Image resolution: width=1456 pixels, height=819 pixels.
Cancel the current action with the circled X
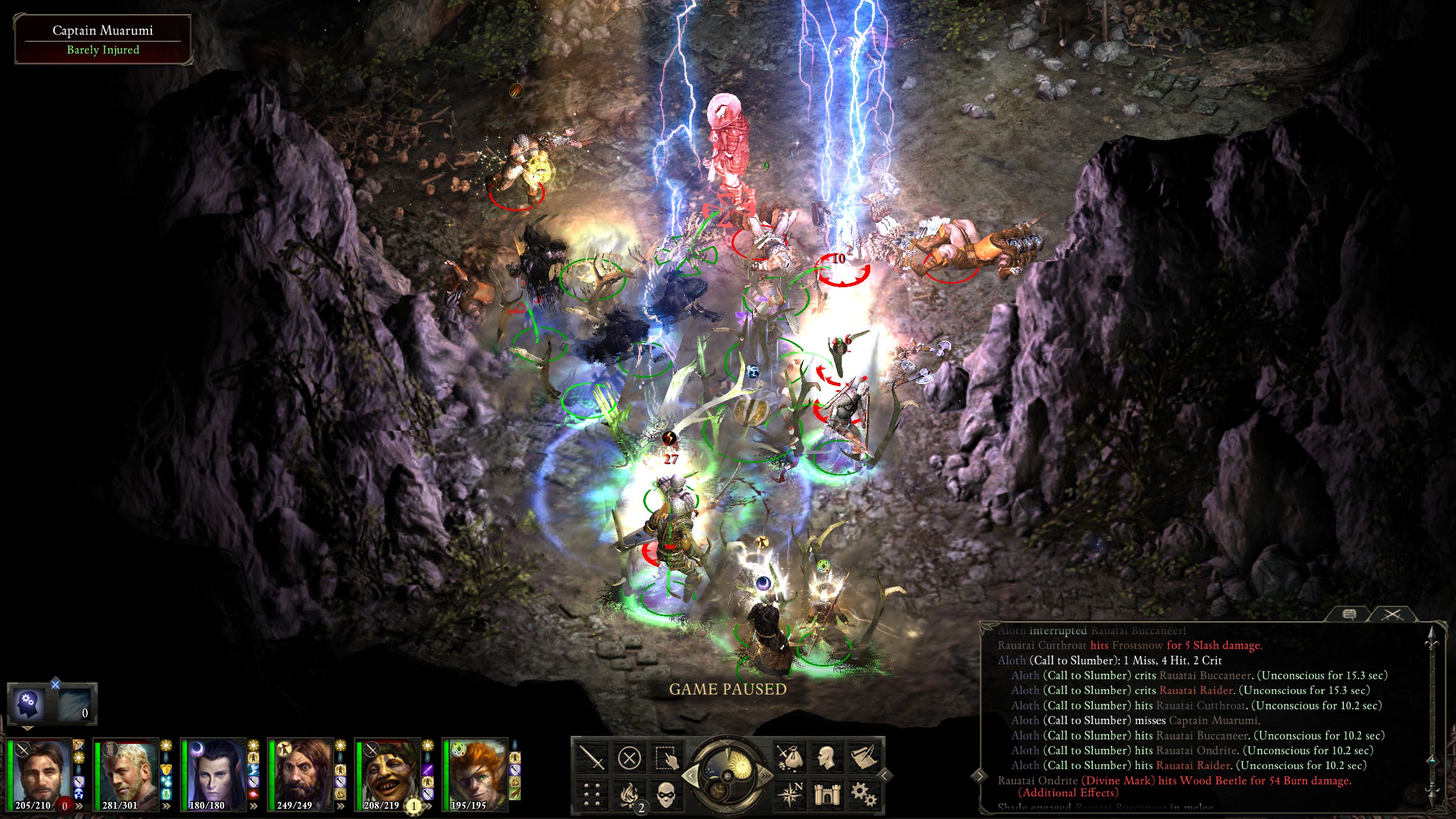[629, 758]
